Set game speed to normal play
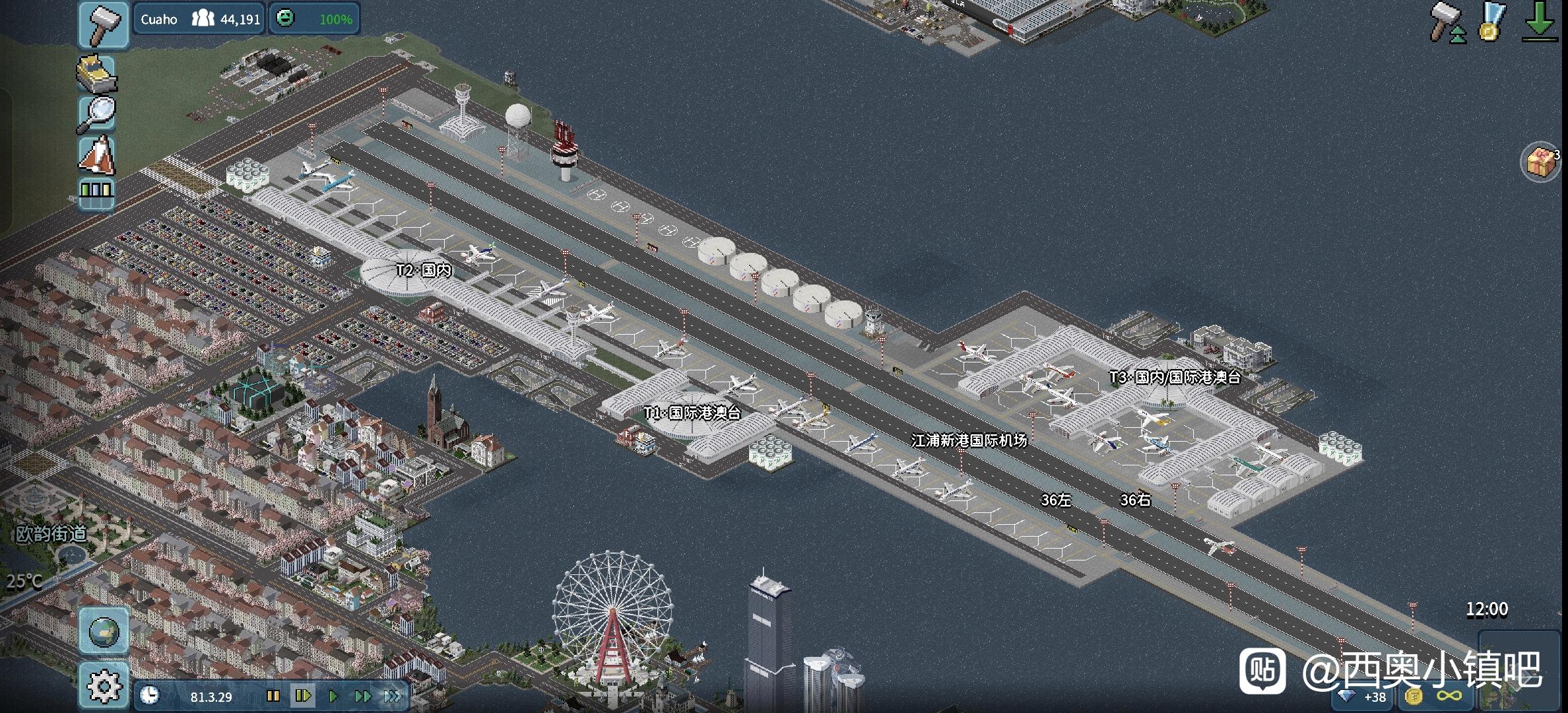The height and width of the screenshot is (713, 1568). (x=333, y=696)
